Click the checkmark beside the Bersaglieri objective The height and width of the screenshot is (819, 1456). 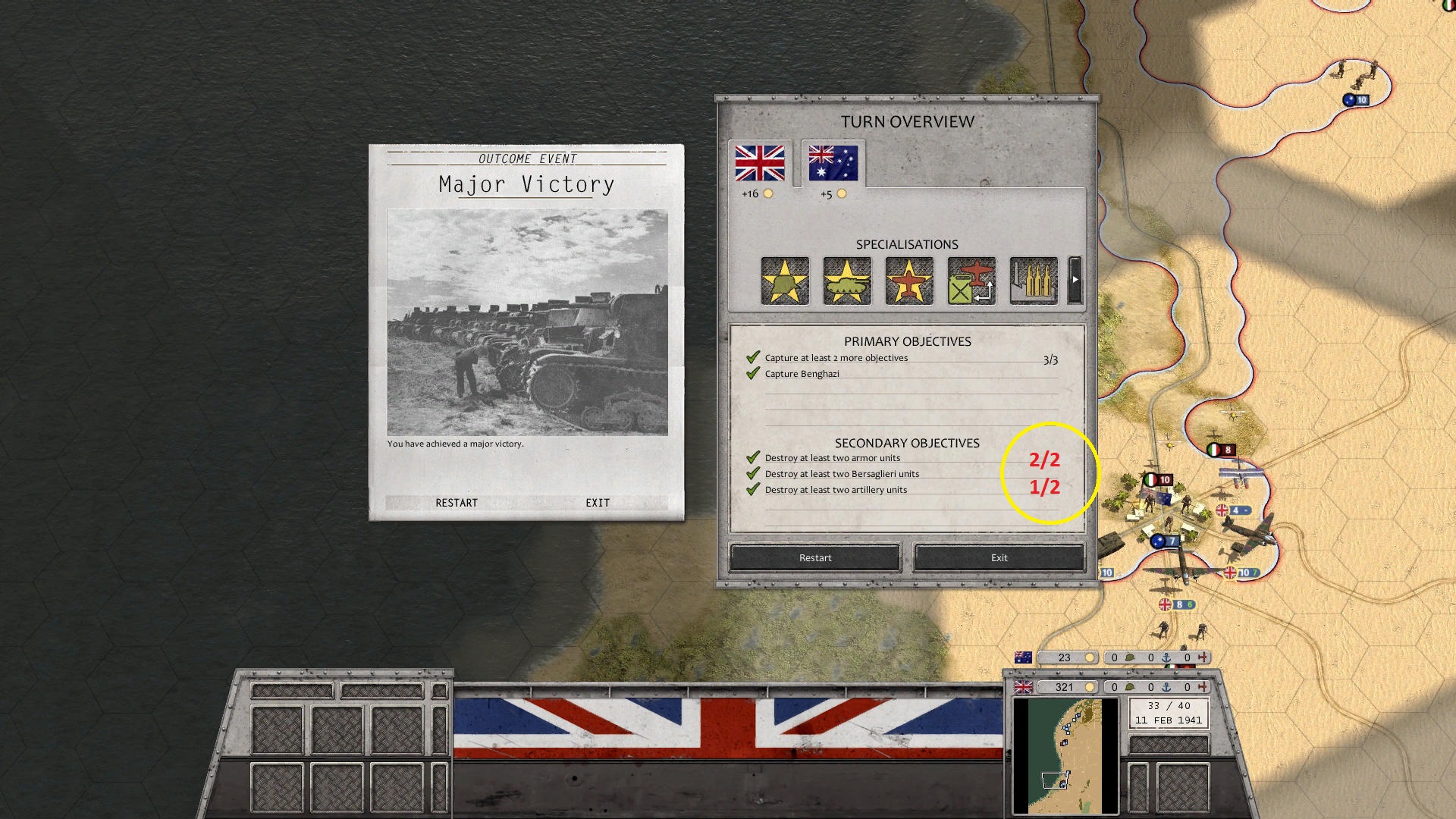pyautogui.click(x=753, y=473)
